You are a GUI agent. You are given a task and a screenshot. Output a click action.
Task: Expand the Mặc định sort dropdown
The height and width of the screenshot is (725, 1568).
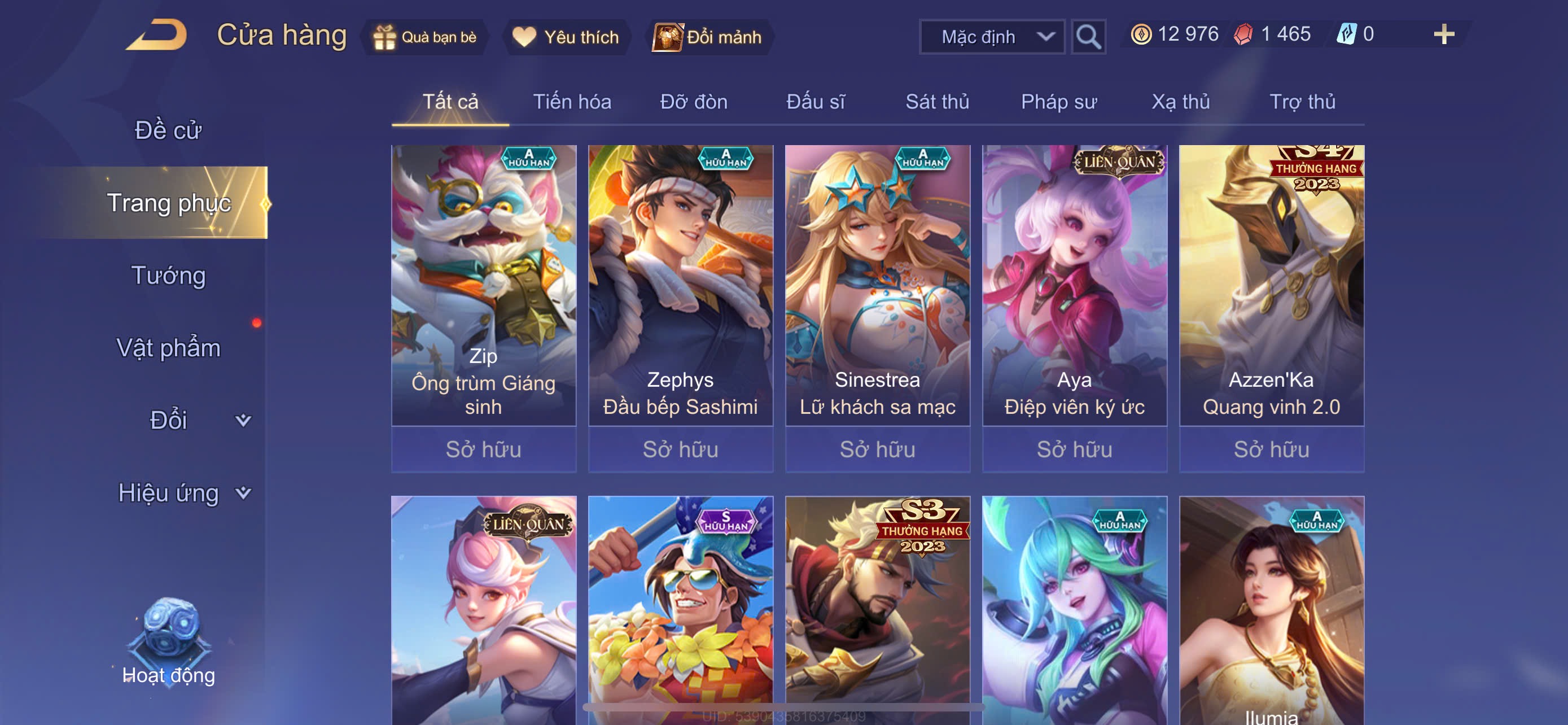coord(991,37)
